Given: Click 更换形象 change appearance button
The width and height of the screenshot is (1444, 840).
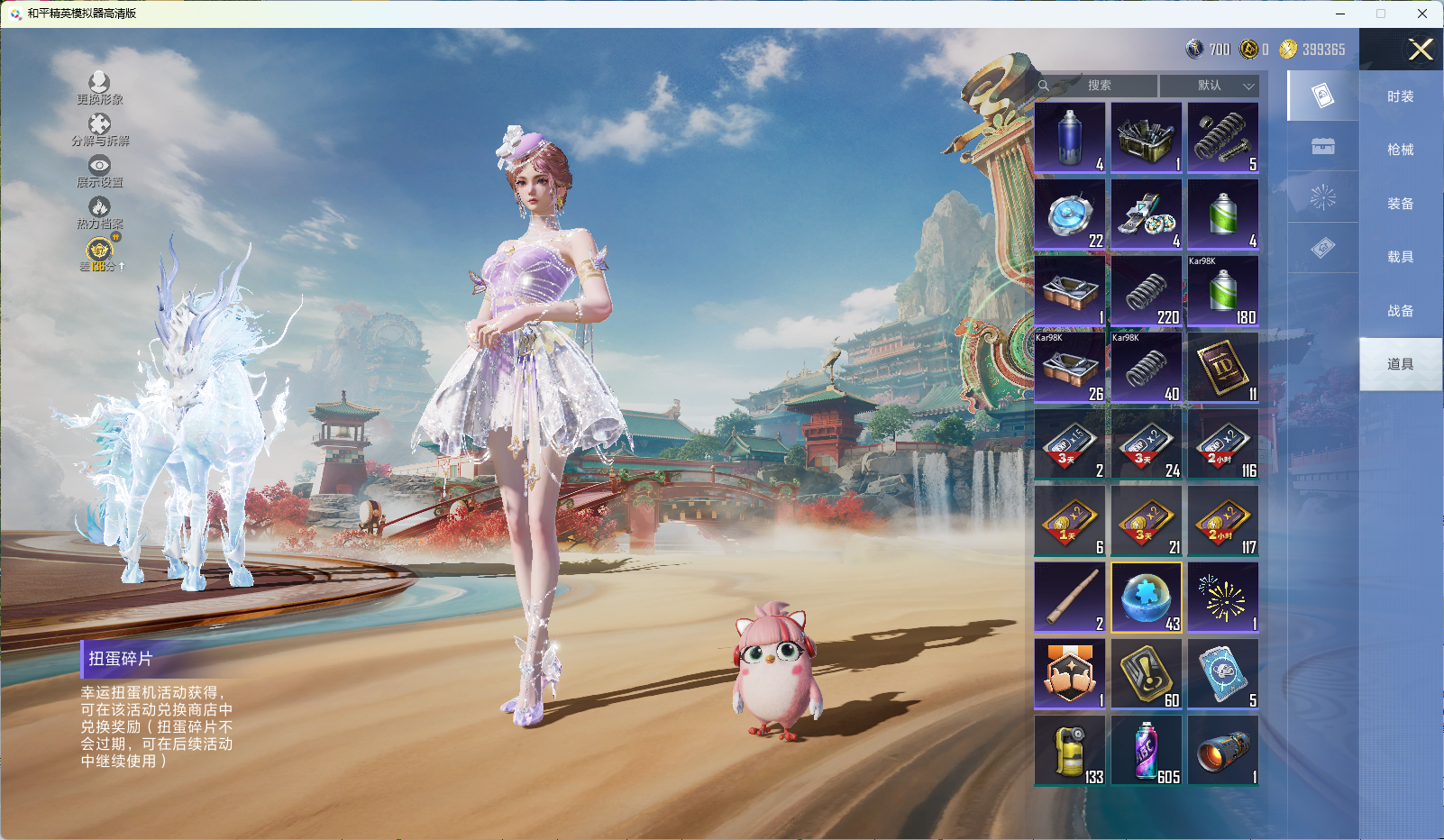Looking at the screenshot, I should click(99, 88).
